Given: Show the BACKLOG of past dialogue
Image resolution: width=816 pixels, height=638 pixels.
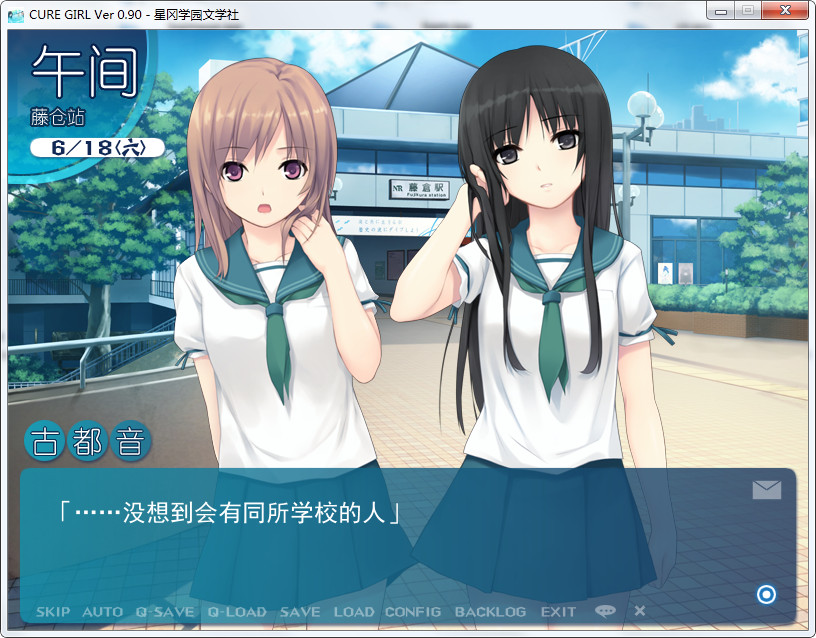Looking at the screenshot, I should point(490,611).
